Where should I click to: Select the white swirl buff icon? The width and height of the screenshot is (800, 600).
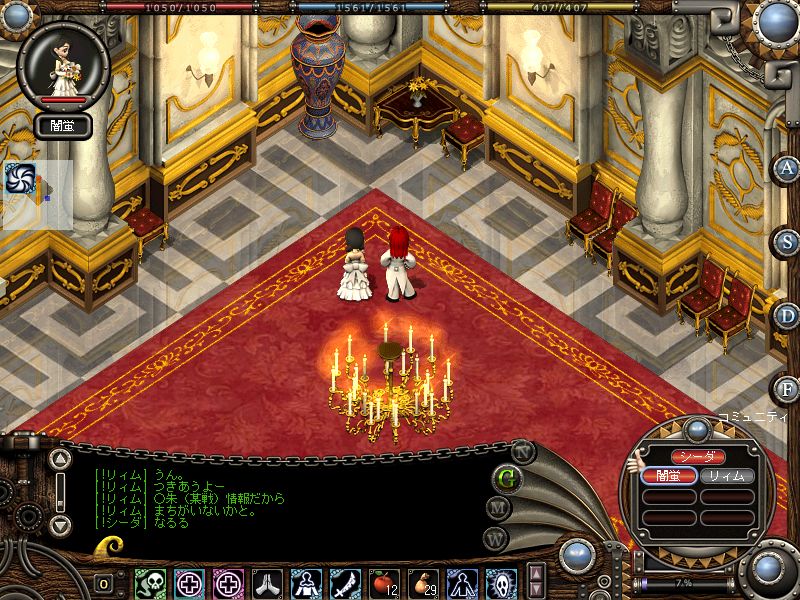pos(20,178)
